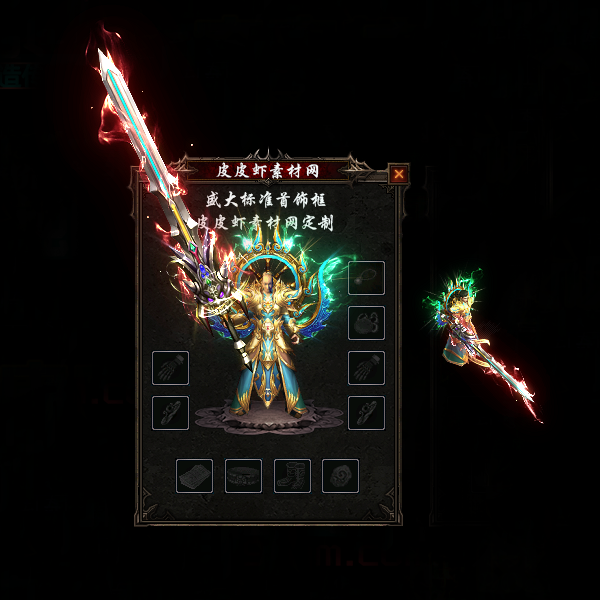Select the boots equipment slot

pos(292,476)
